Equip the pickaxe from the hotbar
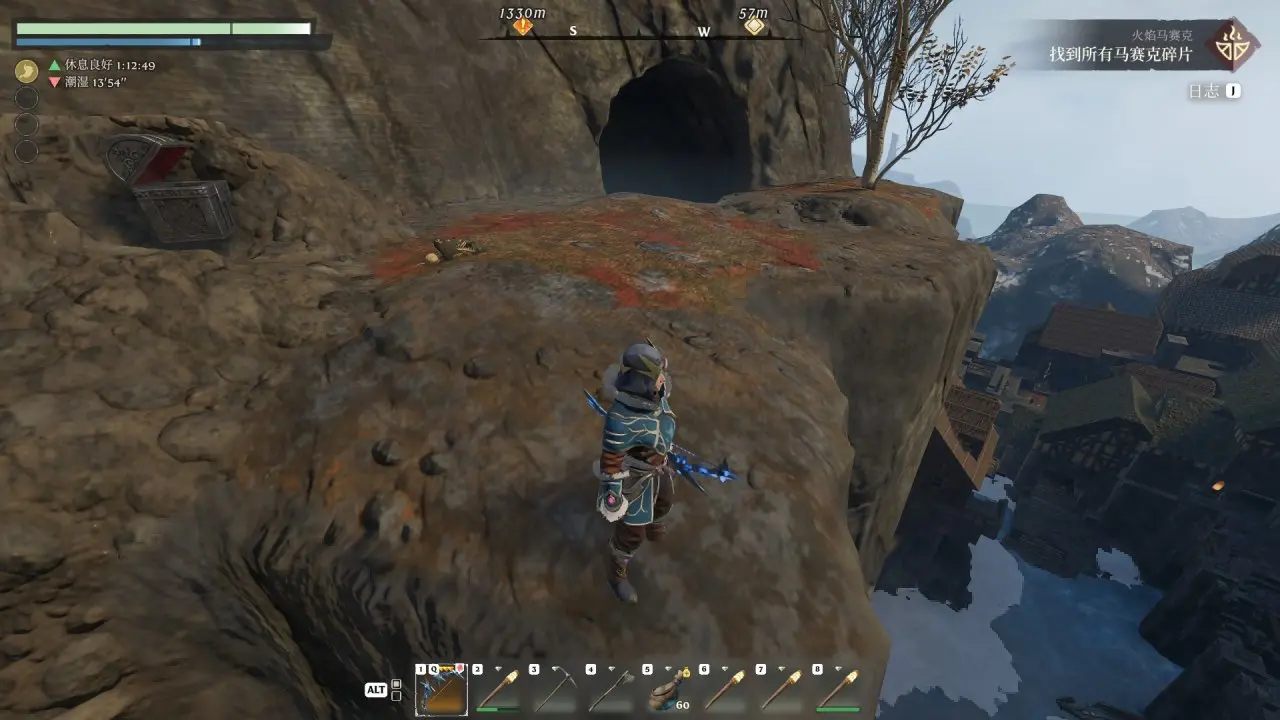The width and height of the screenshot is (1280, 720). (554, 690)
